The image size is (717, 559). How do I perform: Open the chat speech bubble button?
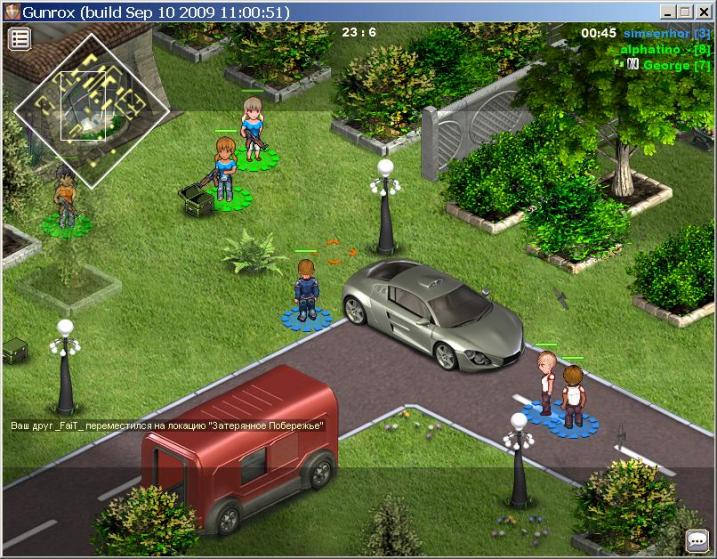coord(696,541)
